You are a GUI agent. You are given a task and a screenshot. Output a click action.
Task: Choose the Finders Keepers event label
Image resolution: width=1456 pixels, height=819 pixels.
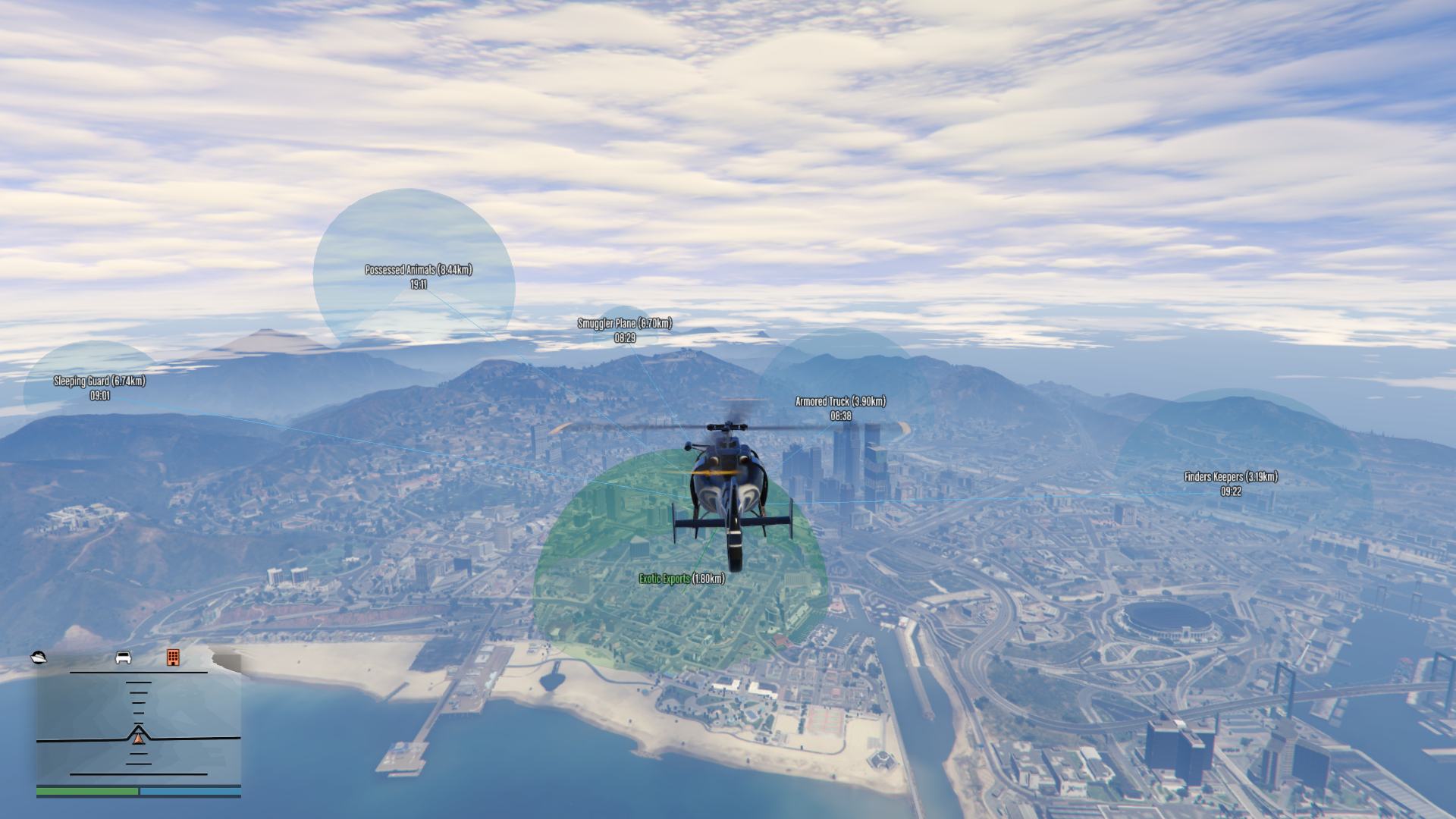[x=1231, y=477]
